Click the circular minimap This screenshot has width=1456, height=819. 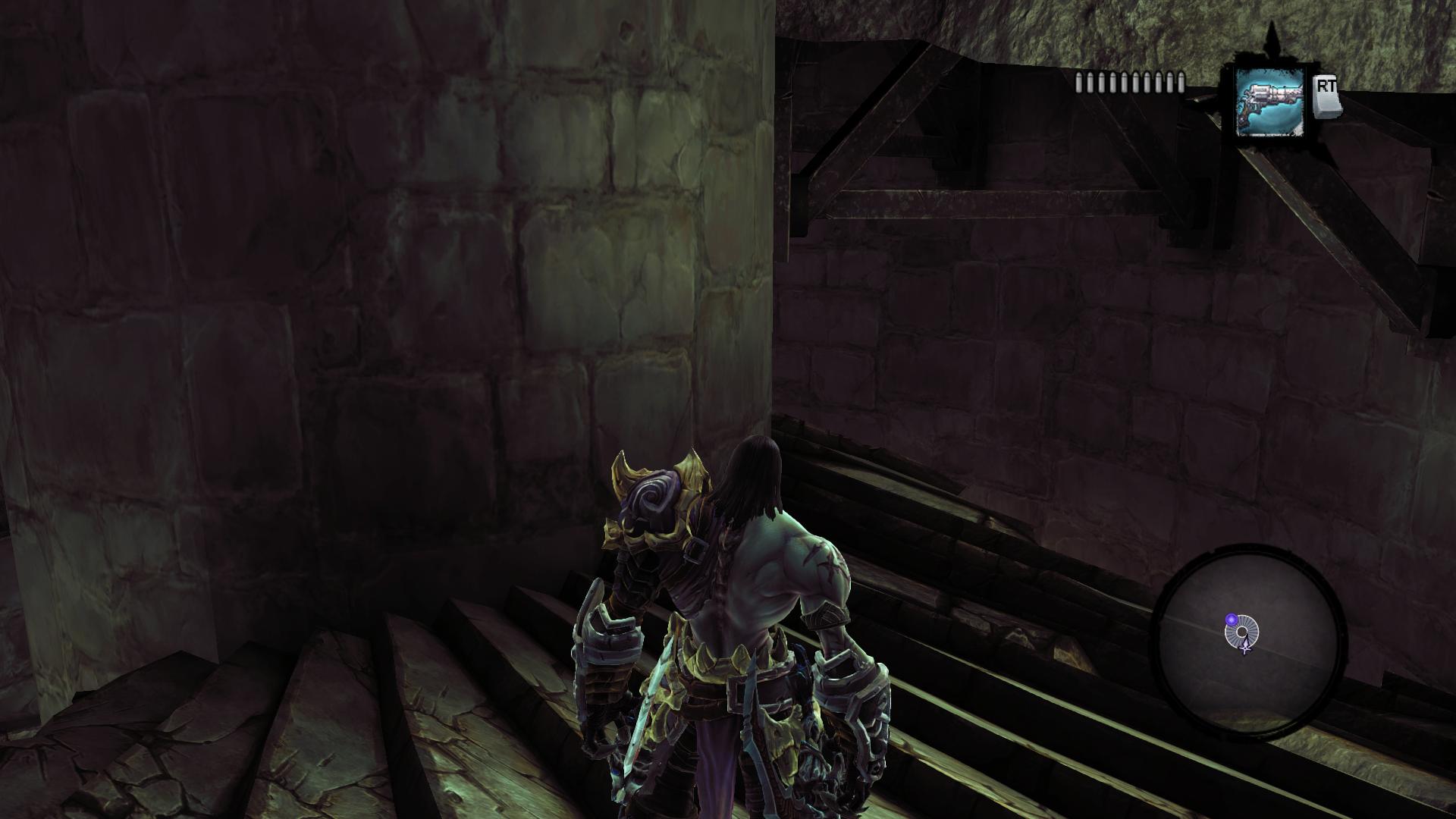pyautogui.click(x=1248, y=644)
